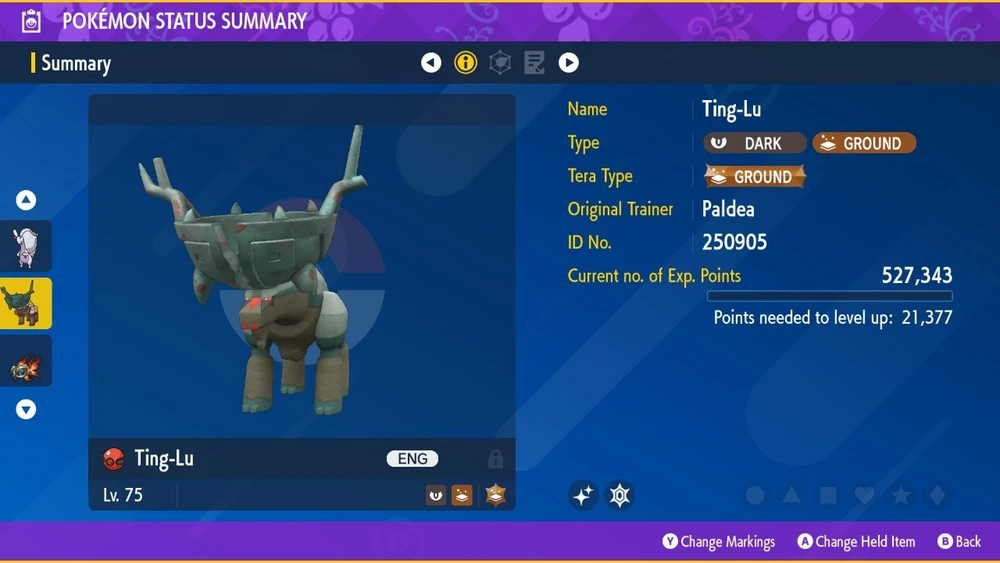The image size is (1000, 563).
Task: Select the white Pokémon party thumbnail
Action: (26, 247)
